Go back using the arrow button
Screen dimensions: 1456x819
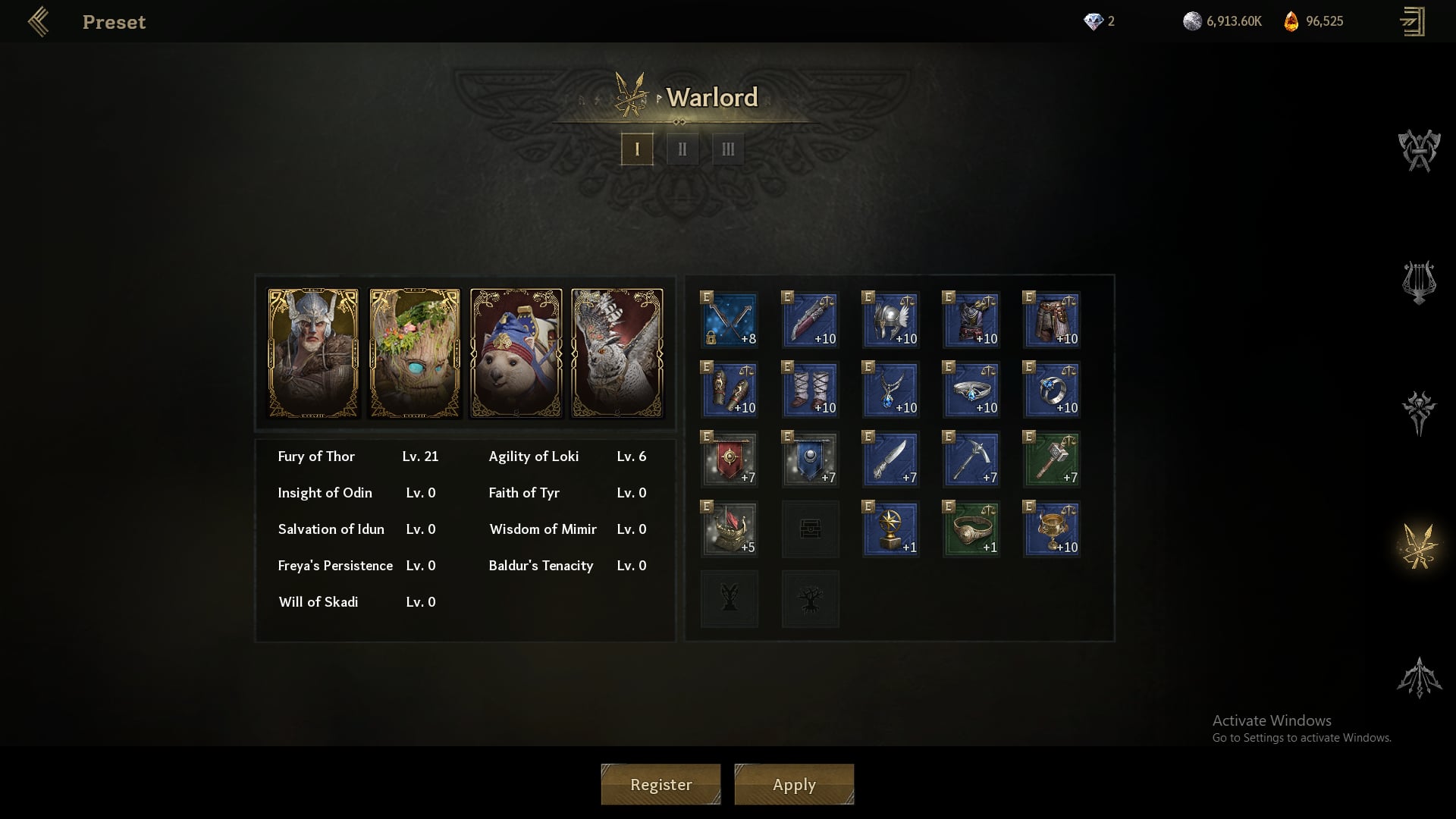[x=38, y=22]
